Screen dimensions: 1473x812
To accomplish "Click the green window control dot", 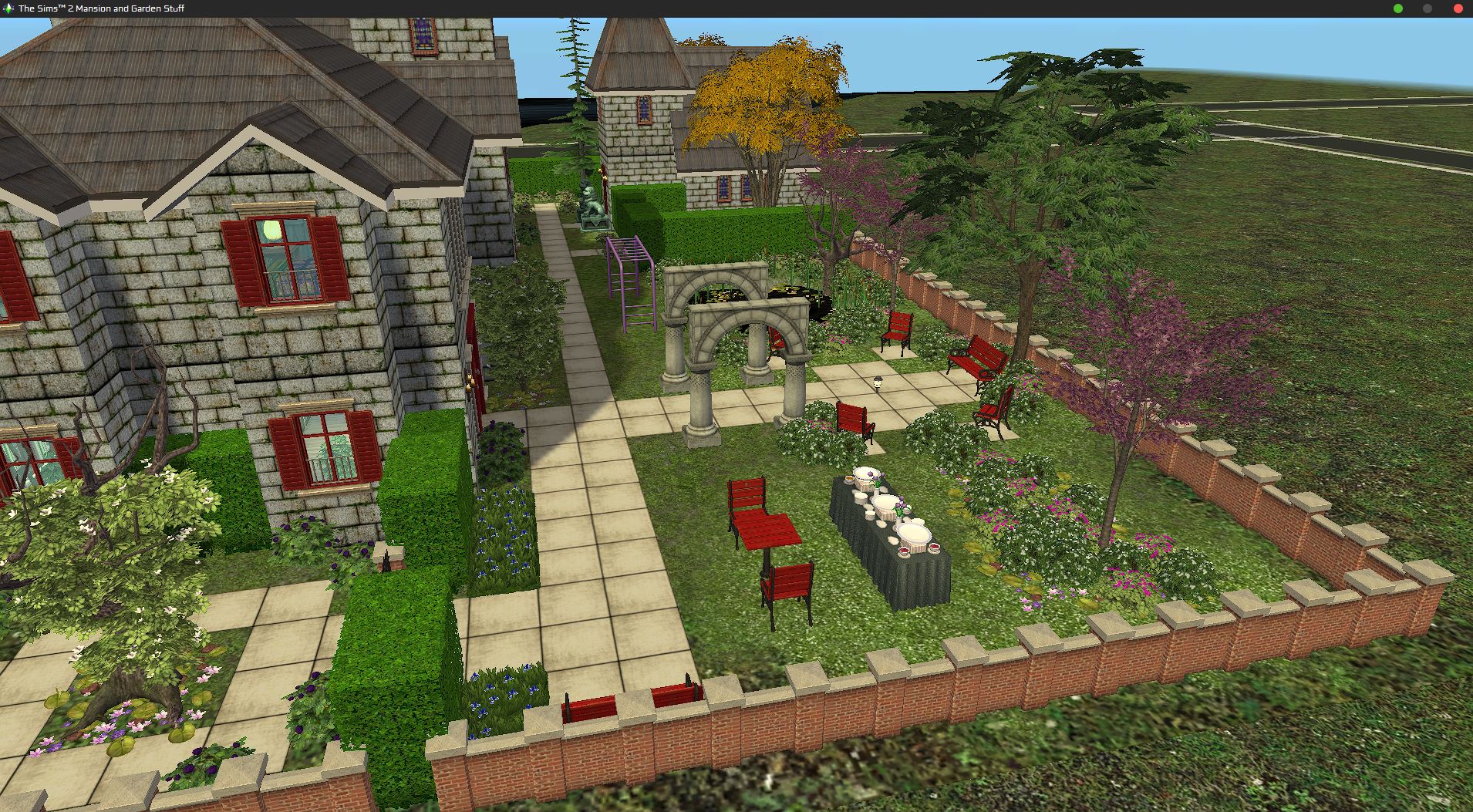I will [x=1398, y=8].
